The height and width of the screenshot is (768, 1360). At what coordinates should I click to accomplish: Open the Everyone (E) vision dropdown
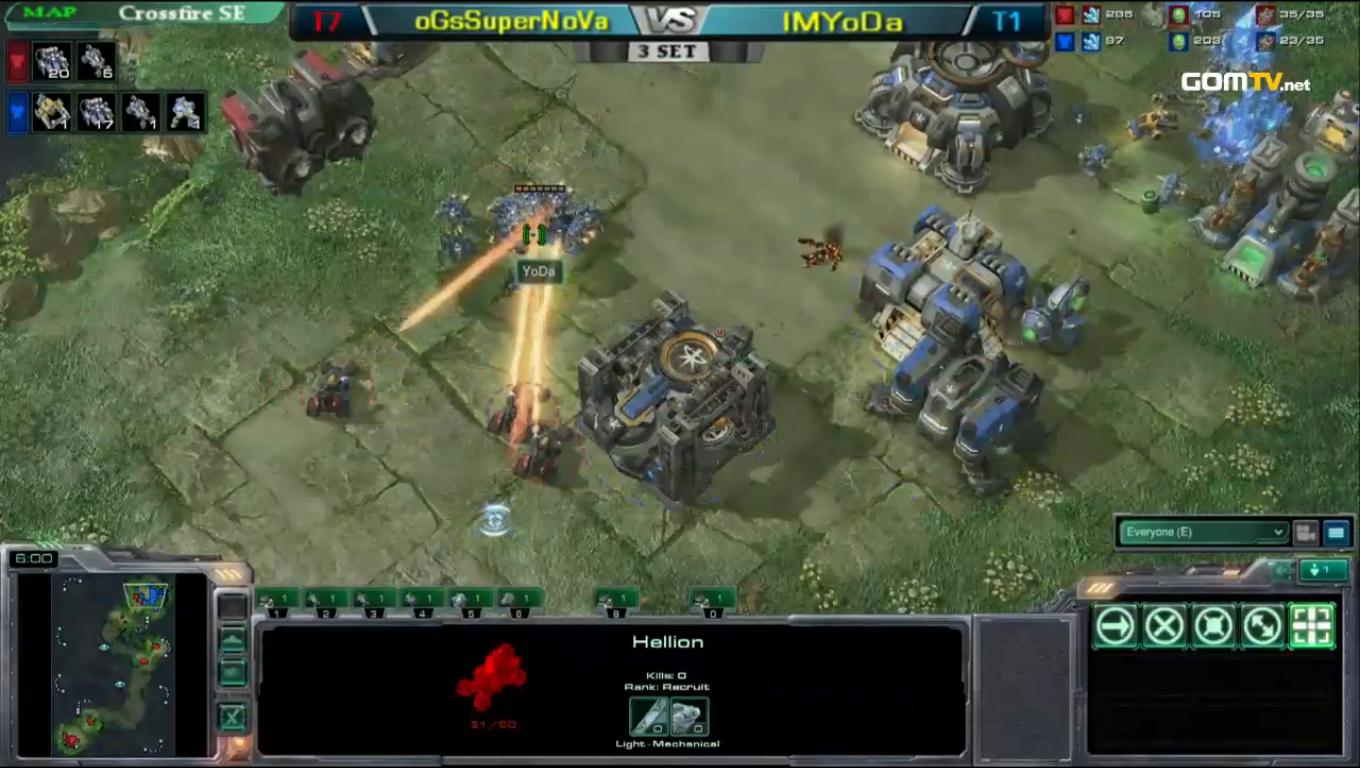1203,532
